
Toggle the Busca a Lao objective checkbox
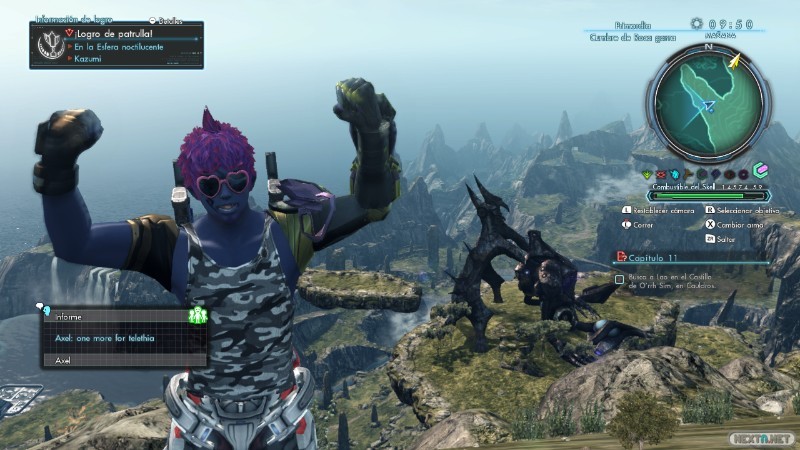(x=620, y=280)
